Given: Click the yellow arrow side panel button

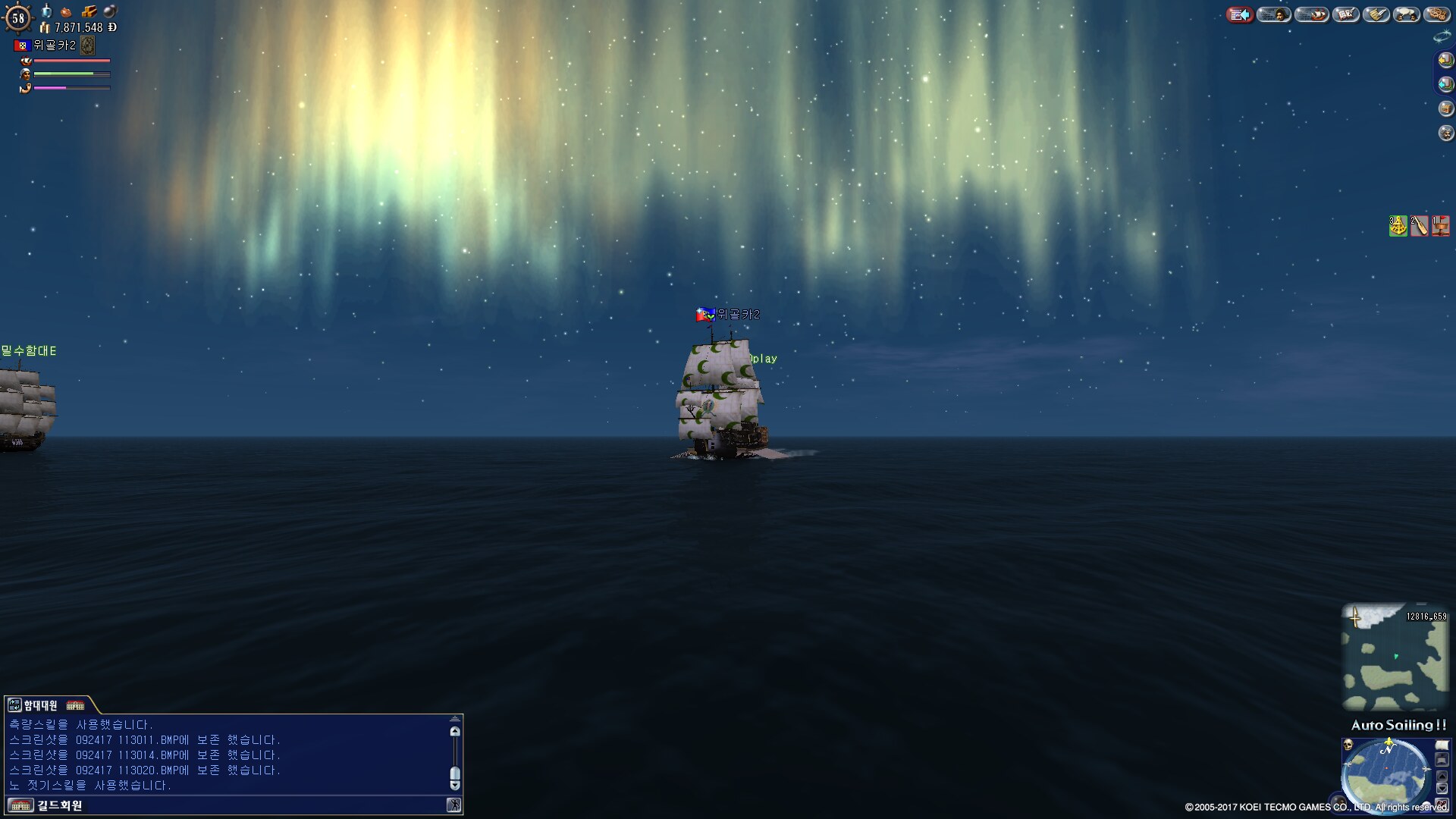Looking at the screenshot, I should click(x=1445, y=60).
